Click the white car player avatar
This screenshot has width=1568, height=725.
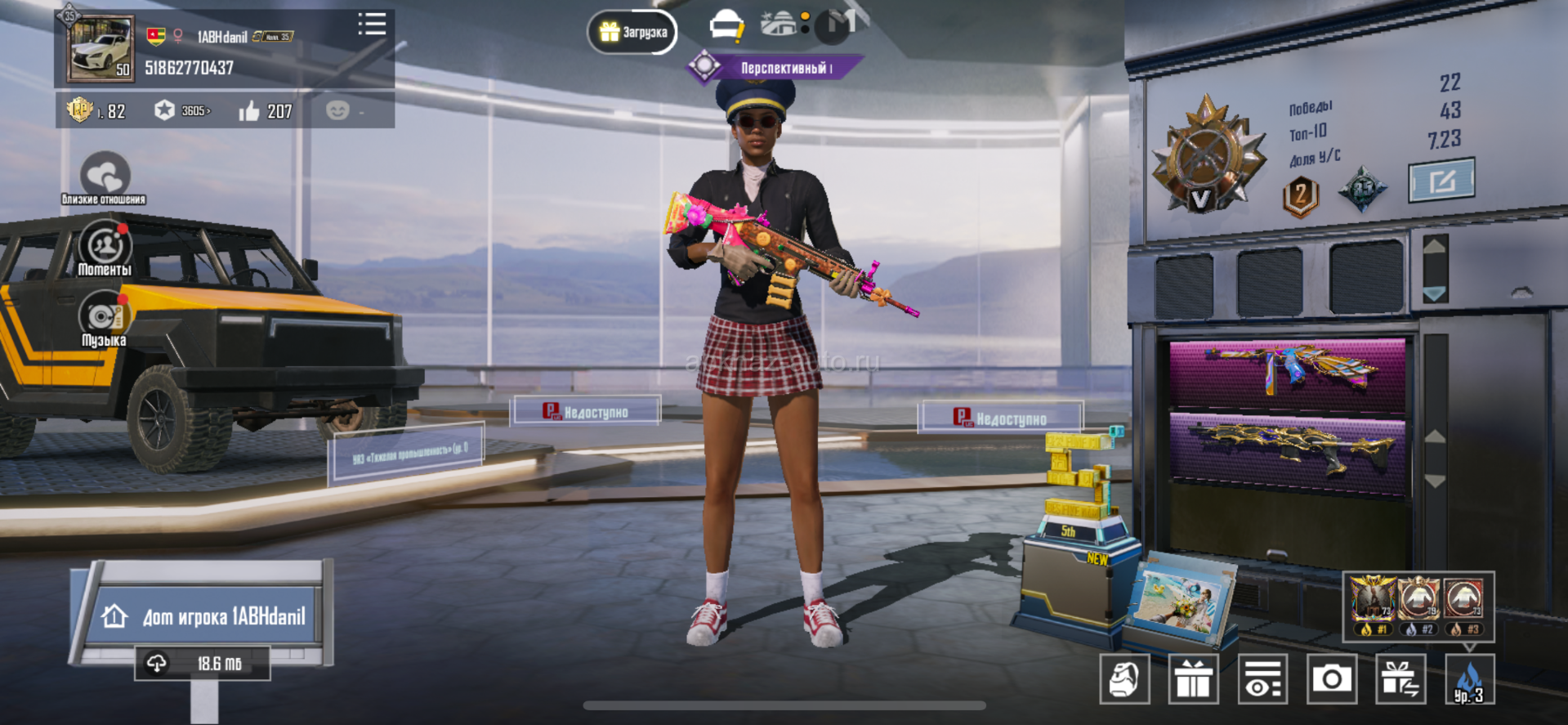(x=101, y=49)
